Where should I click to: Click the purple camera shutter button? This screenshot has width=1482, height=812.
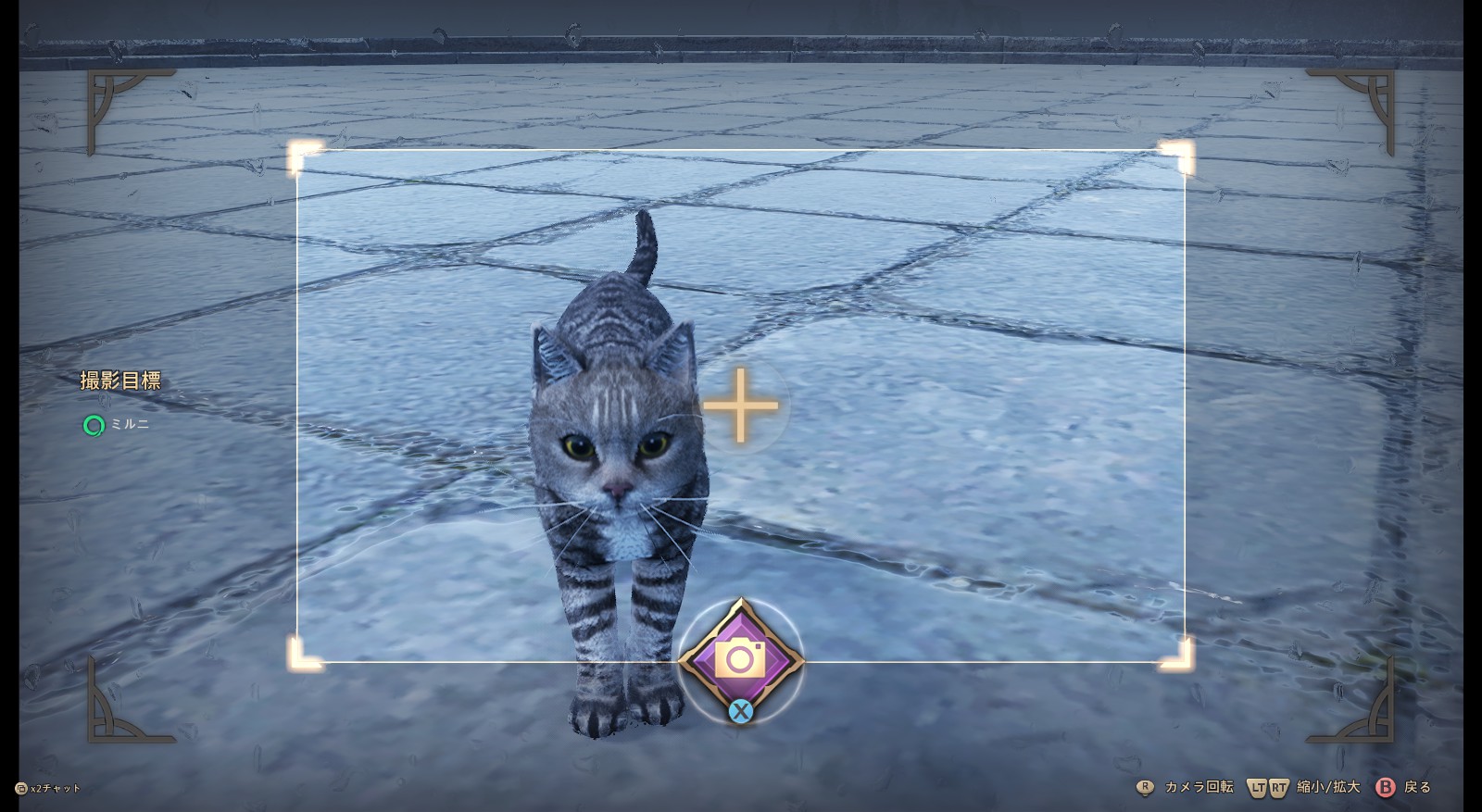coord(739,659)
